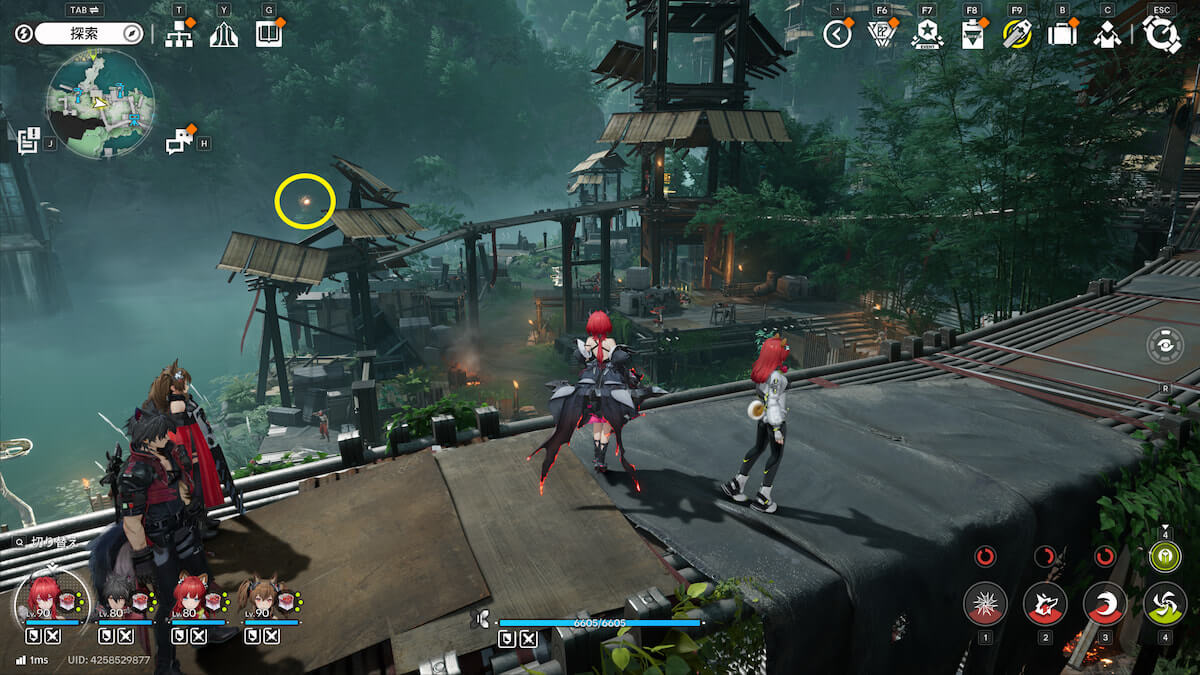
Task: Open the open-book archive icon
Action: [x=268, y=34]
